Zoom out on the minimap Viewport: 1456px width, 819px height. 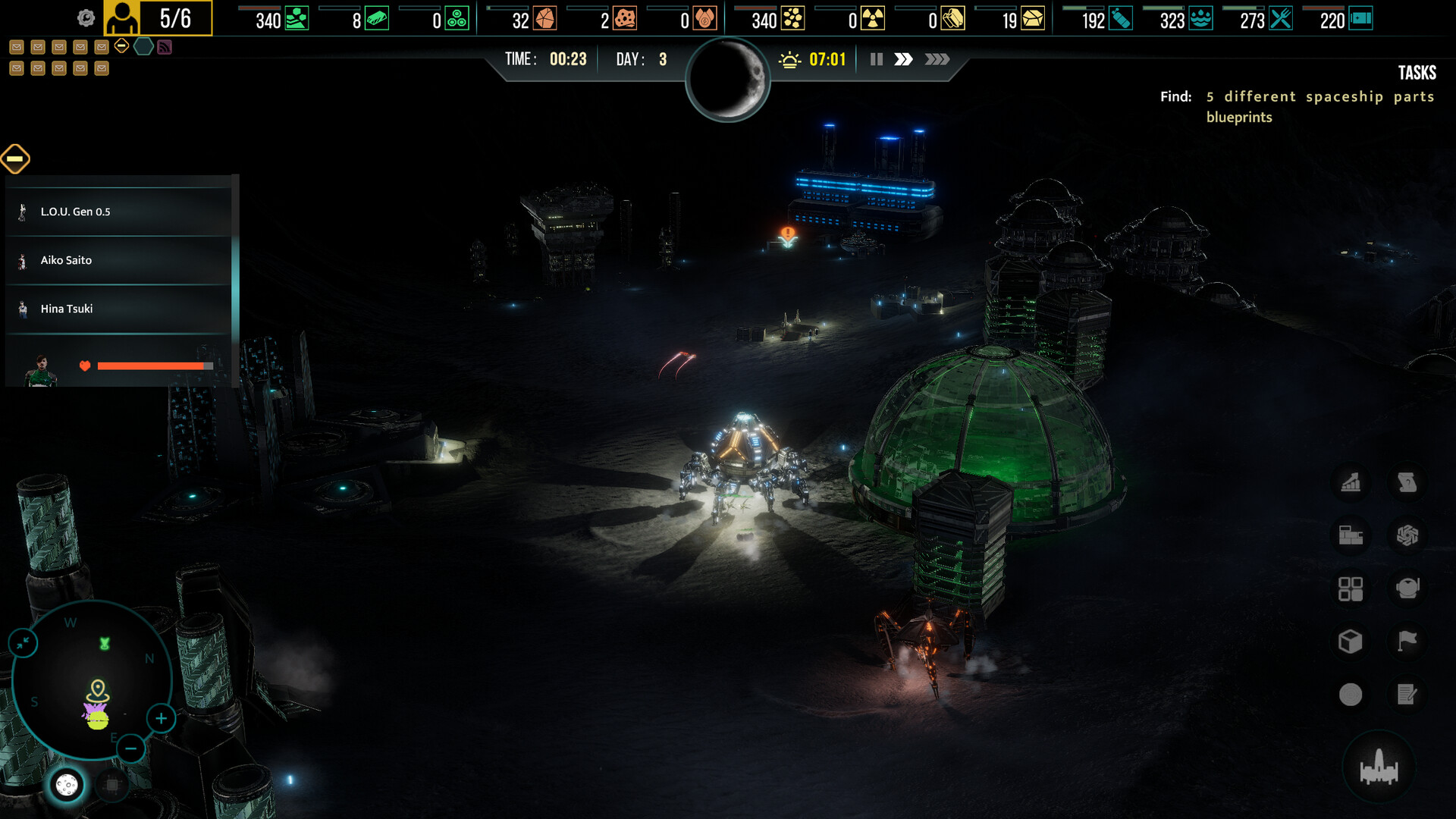pyautogui.click(x=131, y=749)
